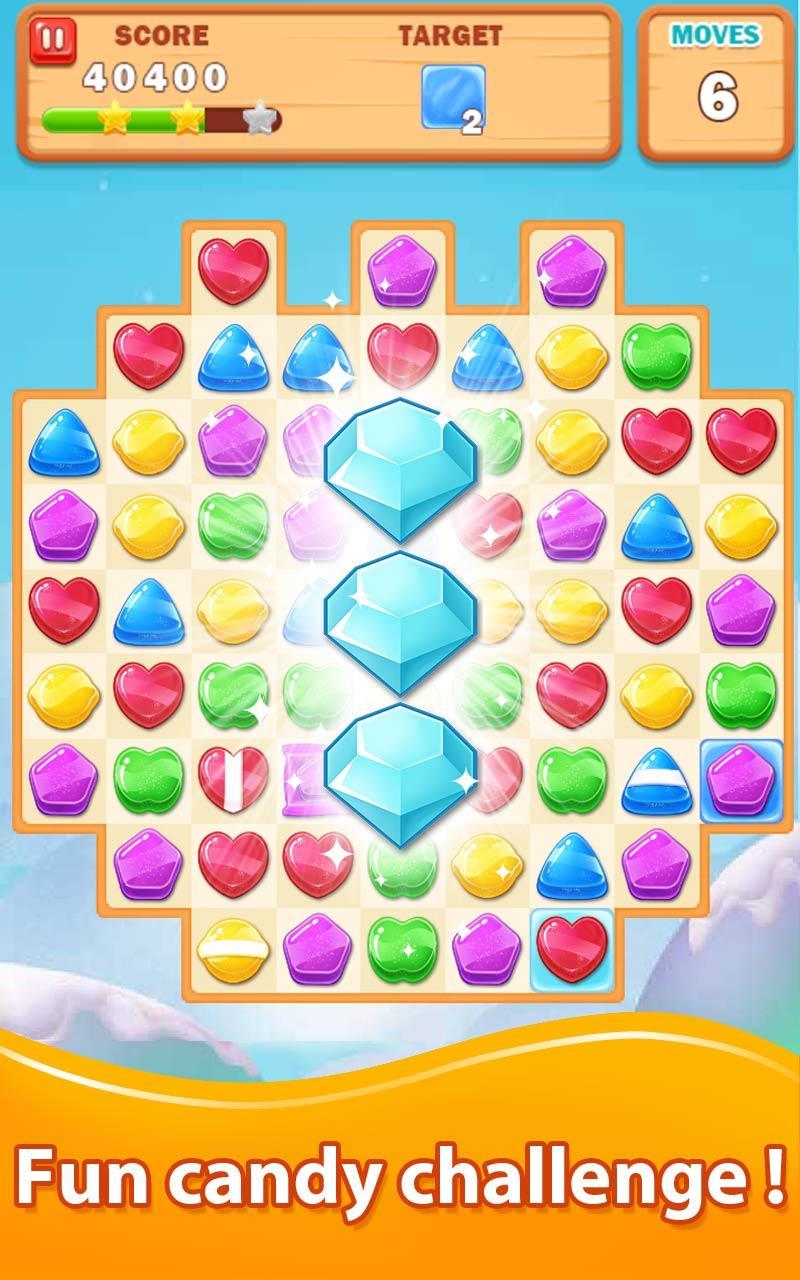Tap the striped yellow candy

[x=232, y=948]
